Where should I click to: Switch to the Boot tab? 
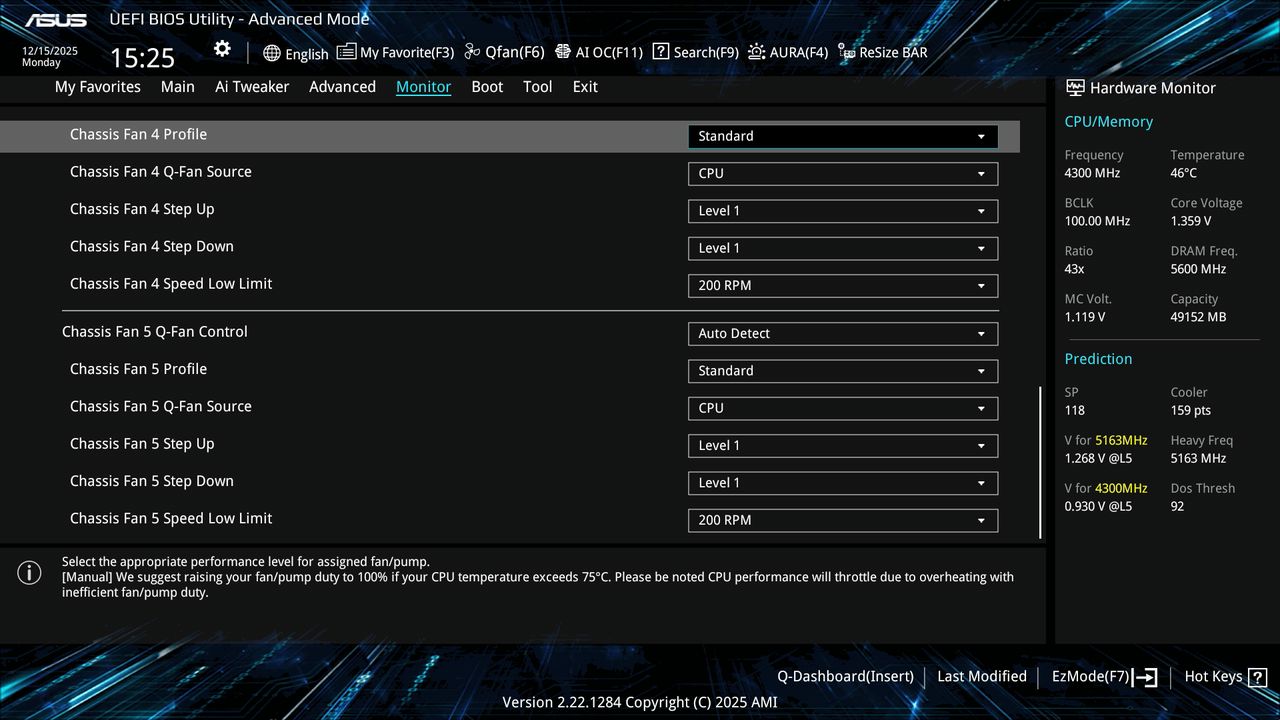click(487, 87)
